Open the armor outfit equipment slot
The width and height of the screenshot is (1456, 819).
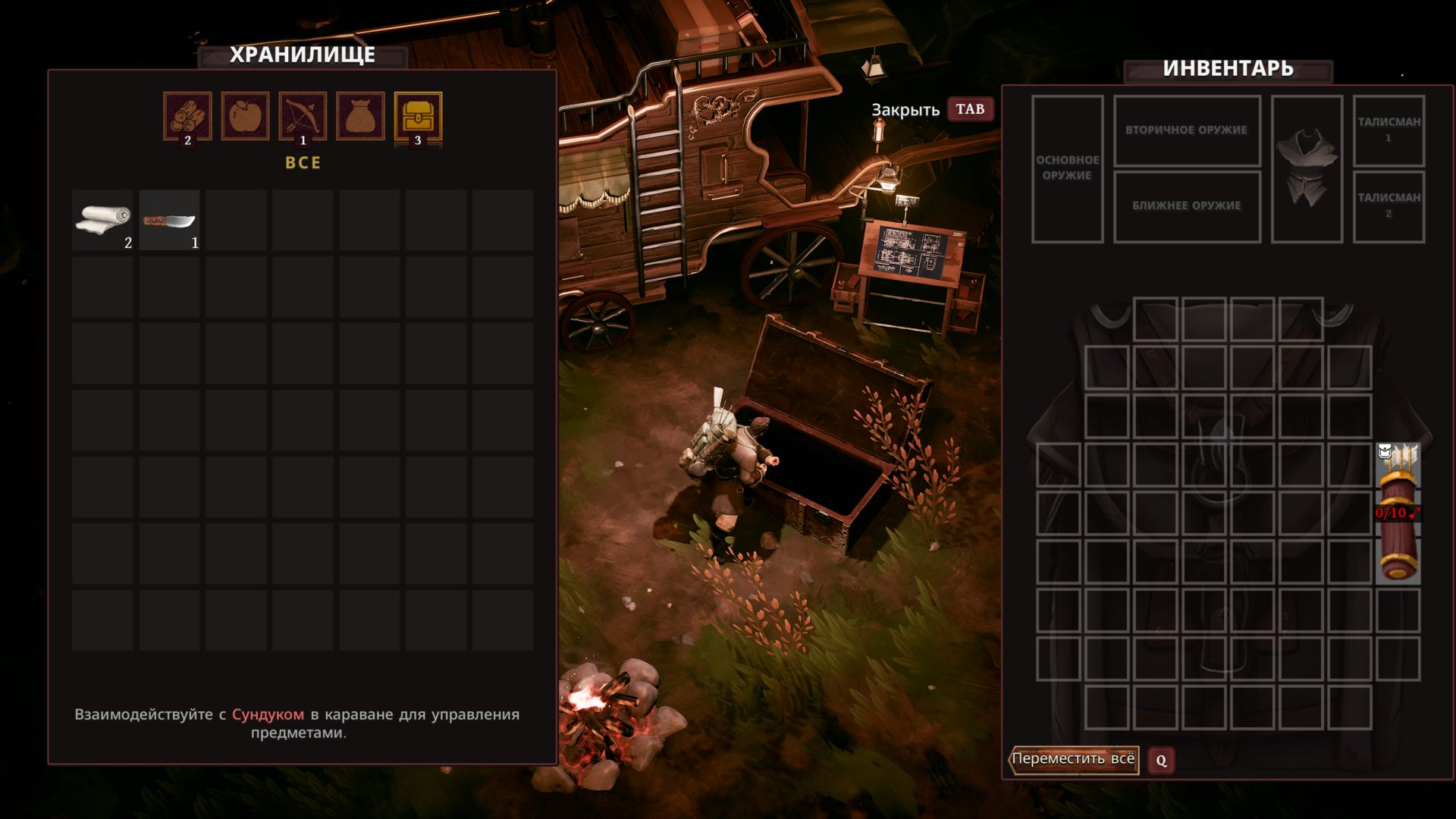pyautogui.click(x=1306, y=168)
